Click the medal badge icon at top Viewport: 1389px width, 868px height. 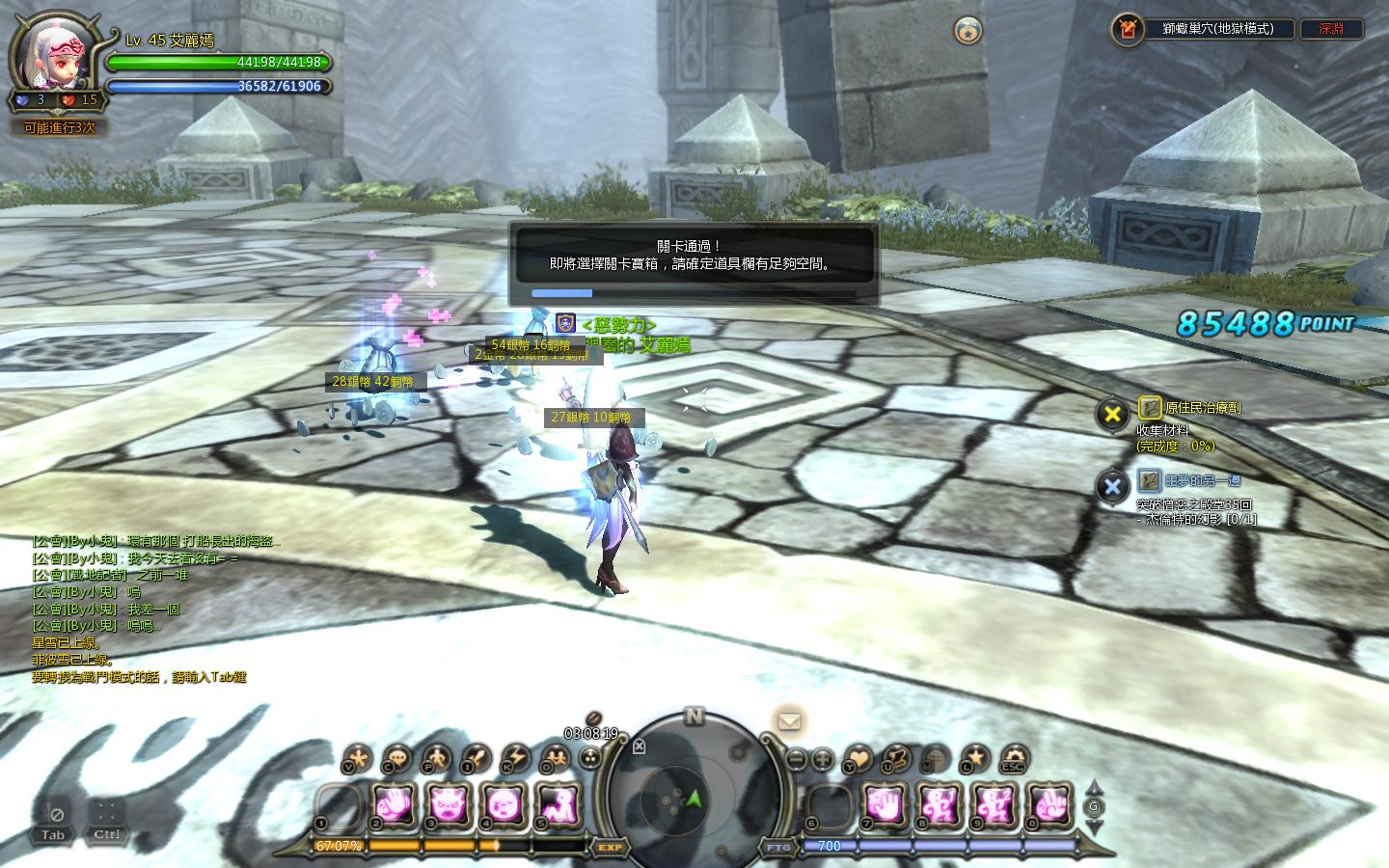[x=967, y=31]
